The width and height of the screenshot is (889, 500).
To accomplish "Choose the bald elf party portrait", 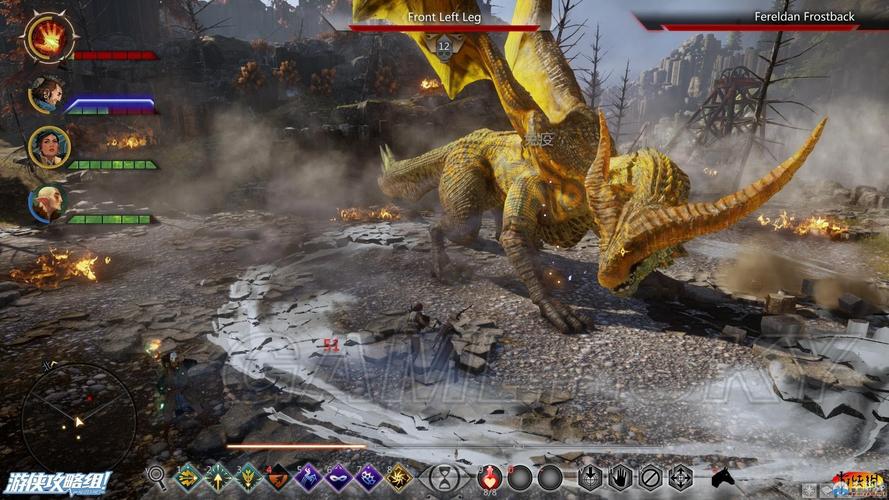I will 45,202.
